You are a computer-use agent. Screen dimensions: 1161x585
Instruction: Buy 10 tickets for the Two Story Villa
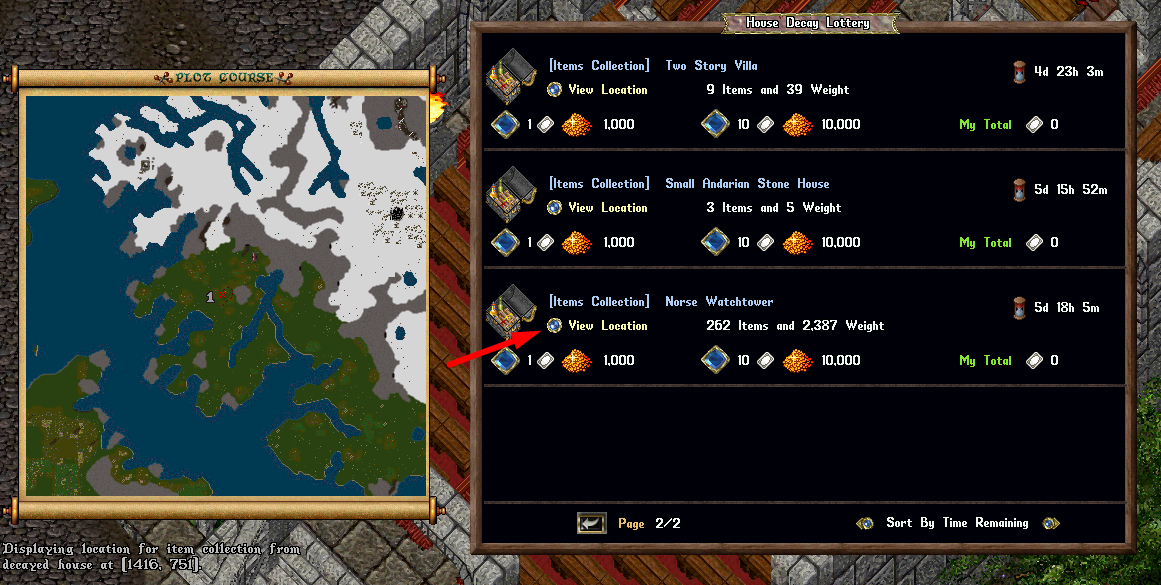713,125
